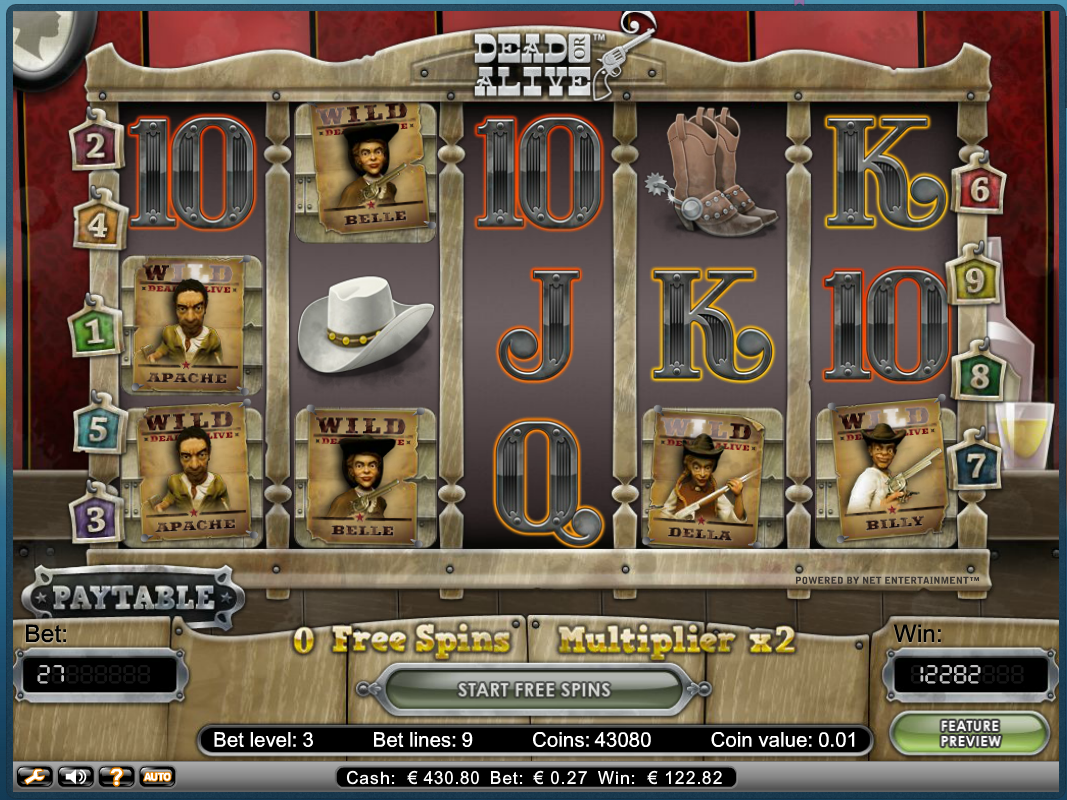Image resolution: width=1067 pixels, height=800 pixels.
Task: Select bet line tag number 4
Action: 98,224
